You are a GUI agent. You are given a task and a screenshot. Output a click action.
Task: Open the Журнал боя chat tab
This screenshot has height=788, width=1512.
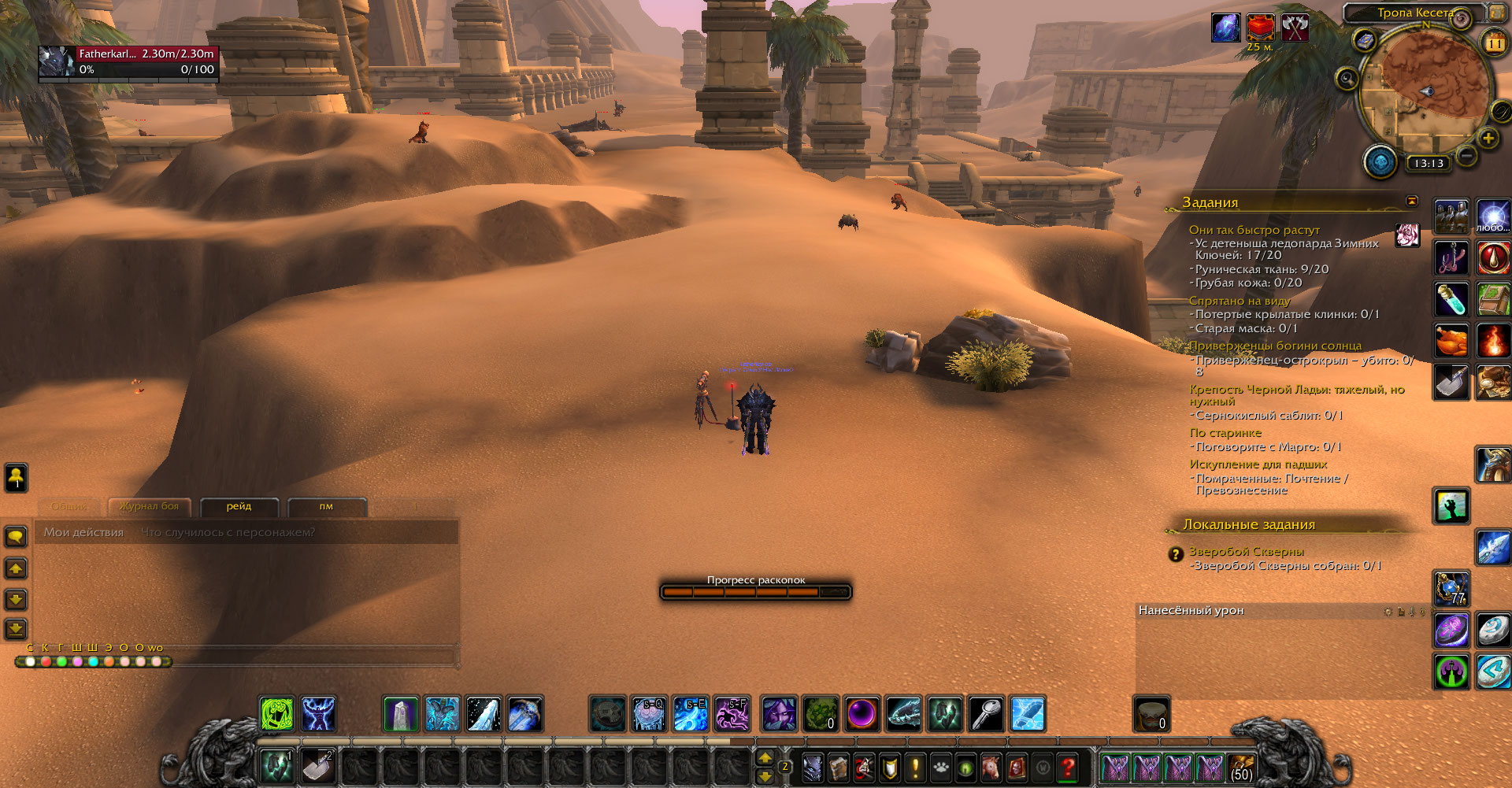click(150, 506)
